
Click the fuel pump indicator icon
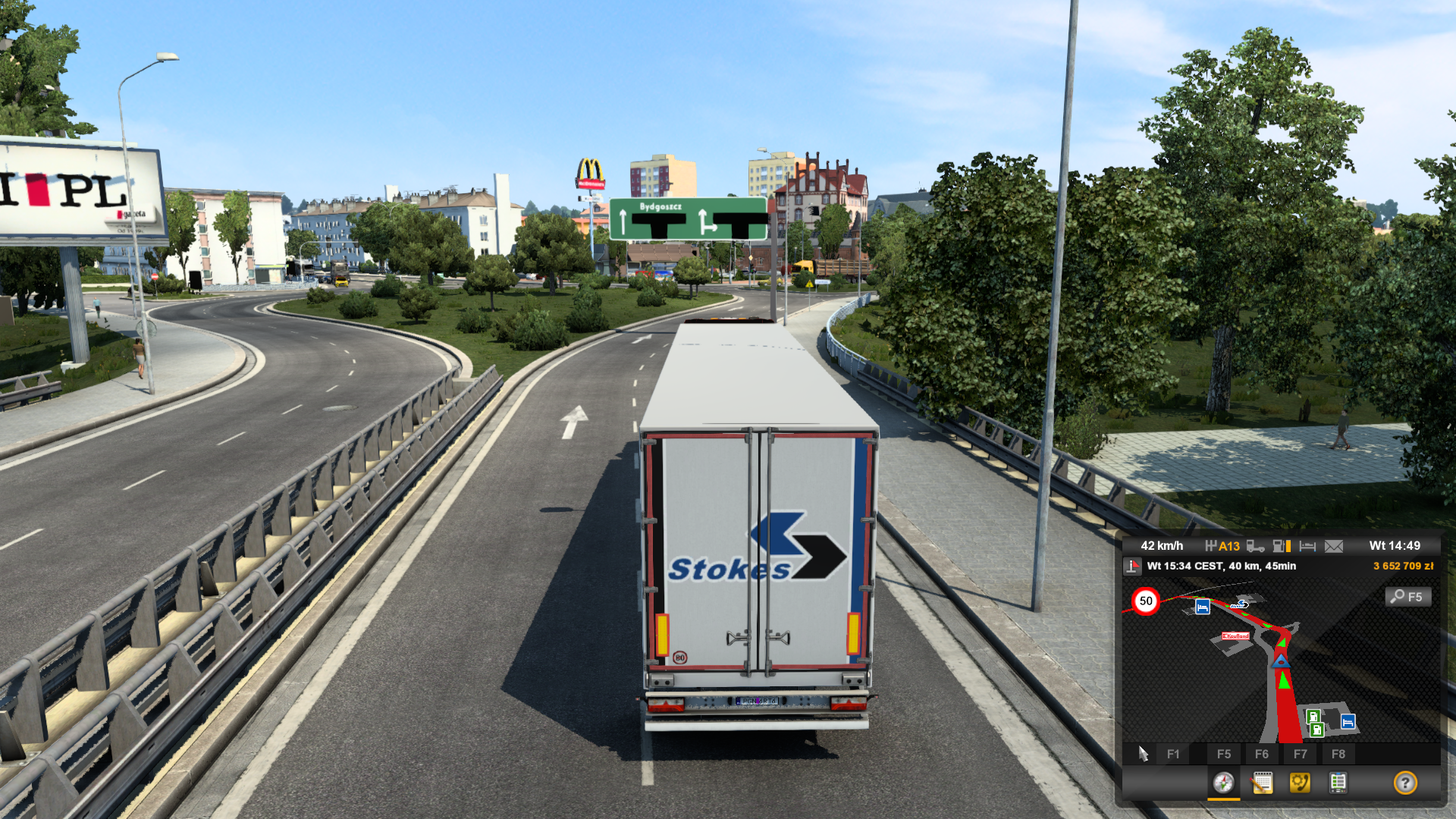(x=1282, y=546)
